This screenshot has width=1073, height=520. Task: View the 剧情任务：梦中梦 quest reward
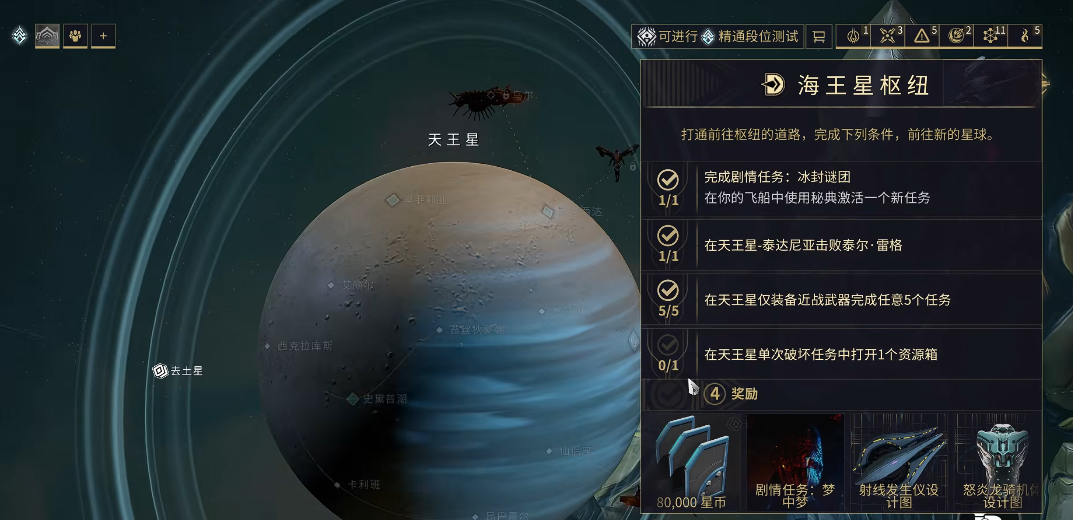pos(795,461)
